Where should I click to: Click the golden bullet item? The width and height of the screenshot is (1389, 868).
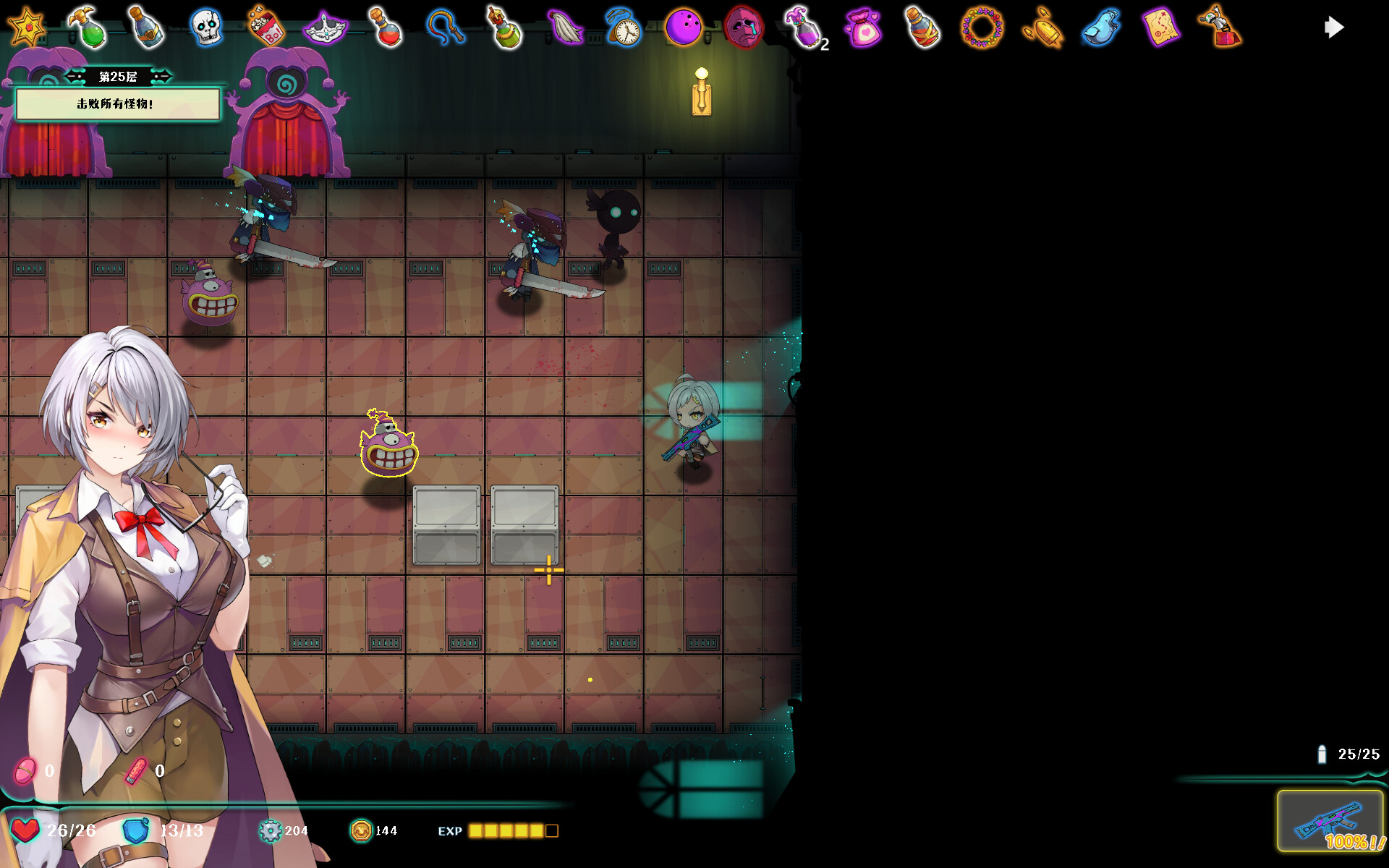[x=1043, y=27]
